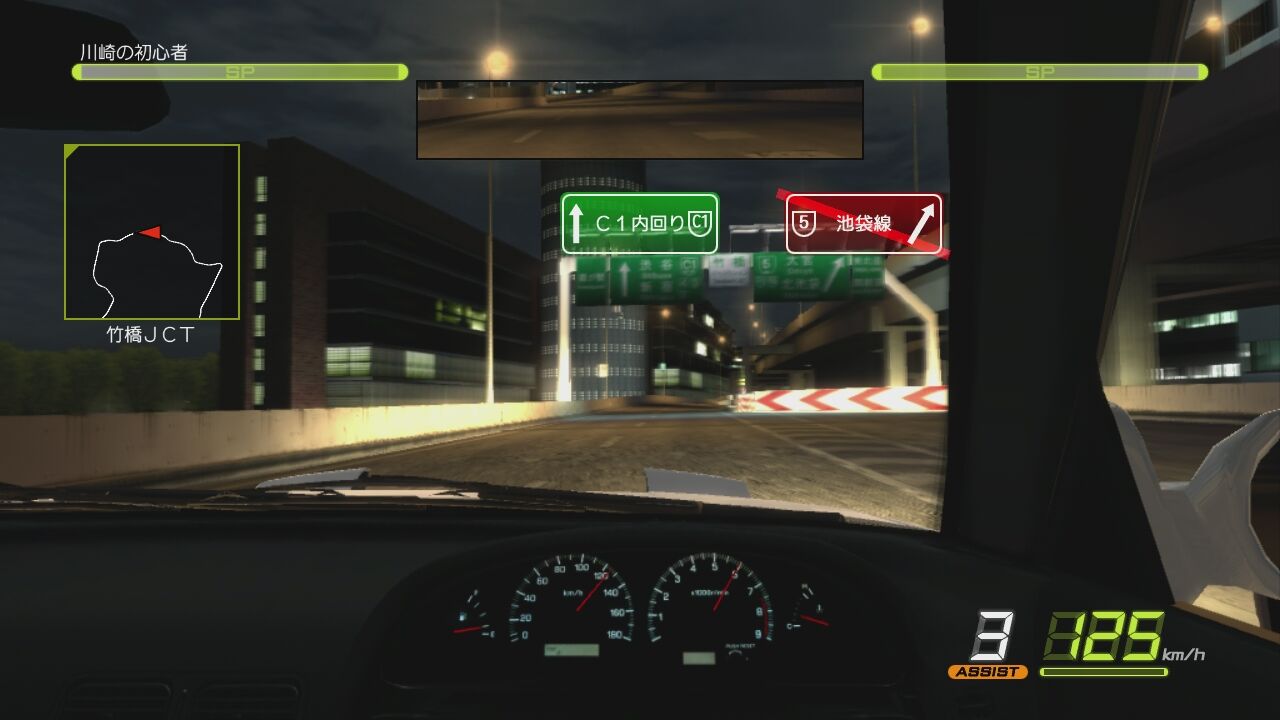Expand the Takebashi JCT minimap
The image size is (1280, 720).
[x=151, y=232]
